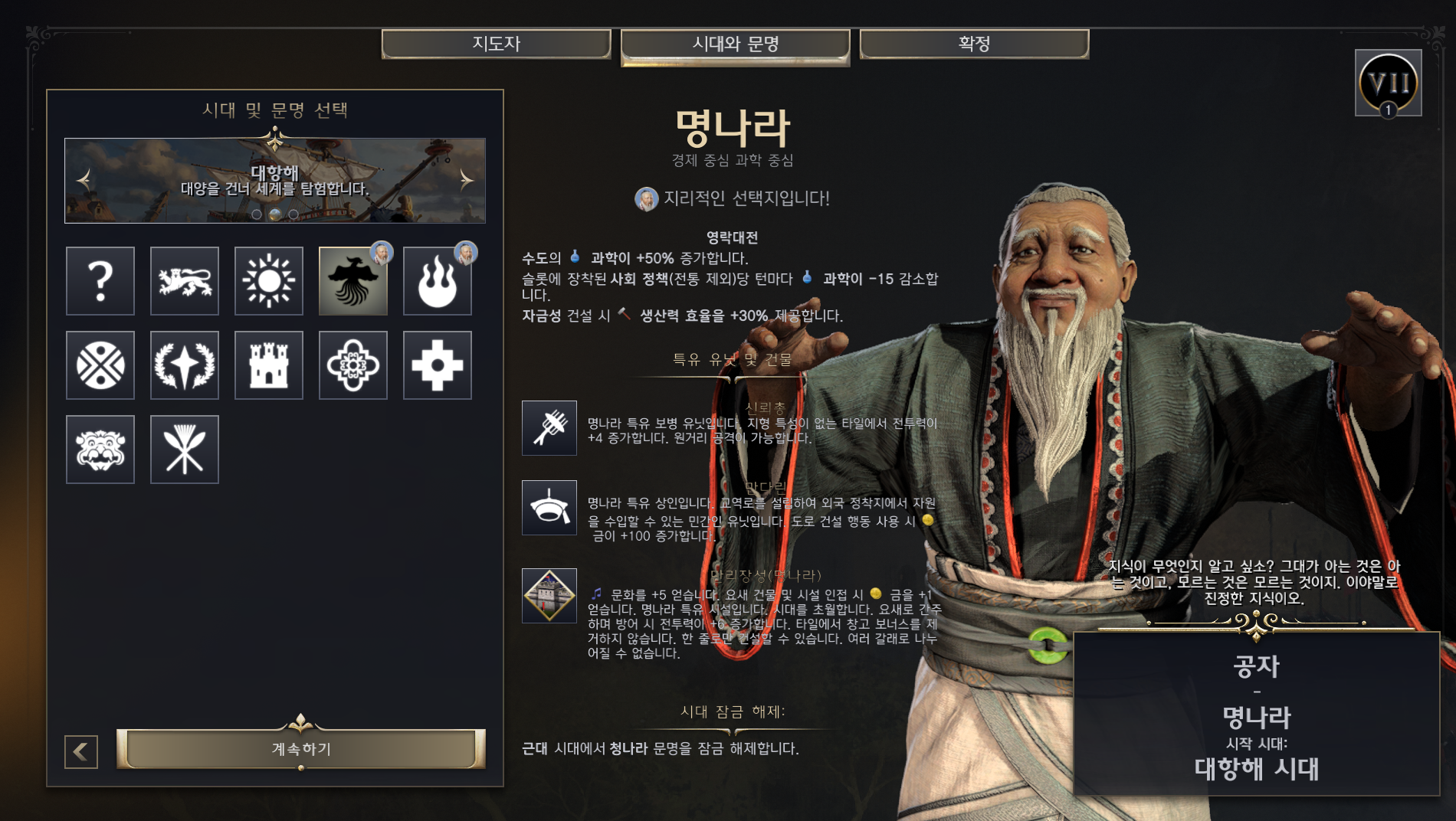Viewport: 1456px width, 821px height.
Task: Select the crossed feathers emblem civilization
Action: 185,450
